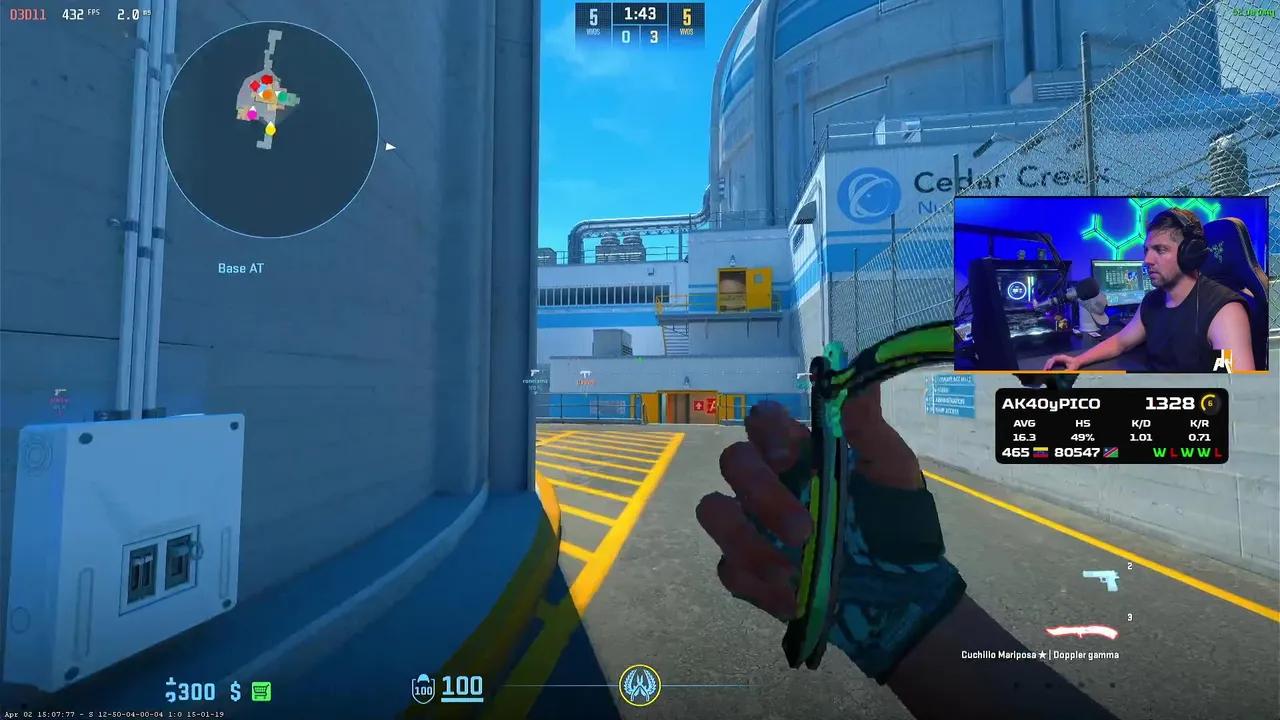Click the green W in the streak row
The height and width of the screenshot is (720, 1280).
[x=1160, y=453]
